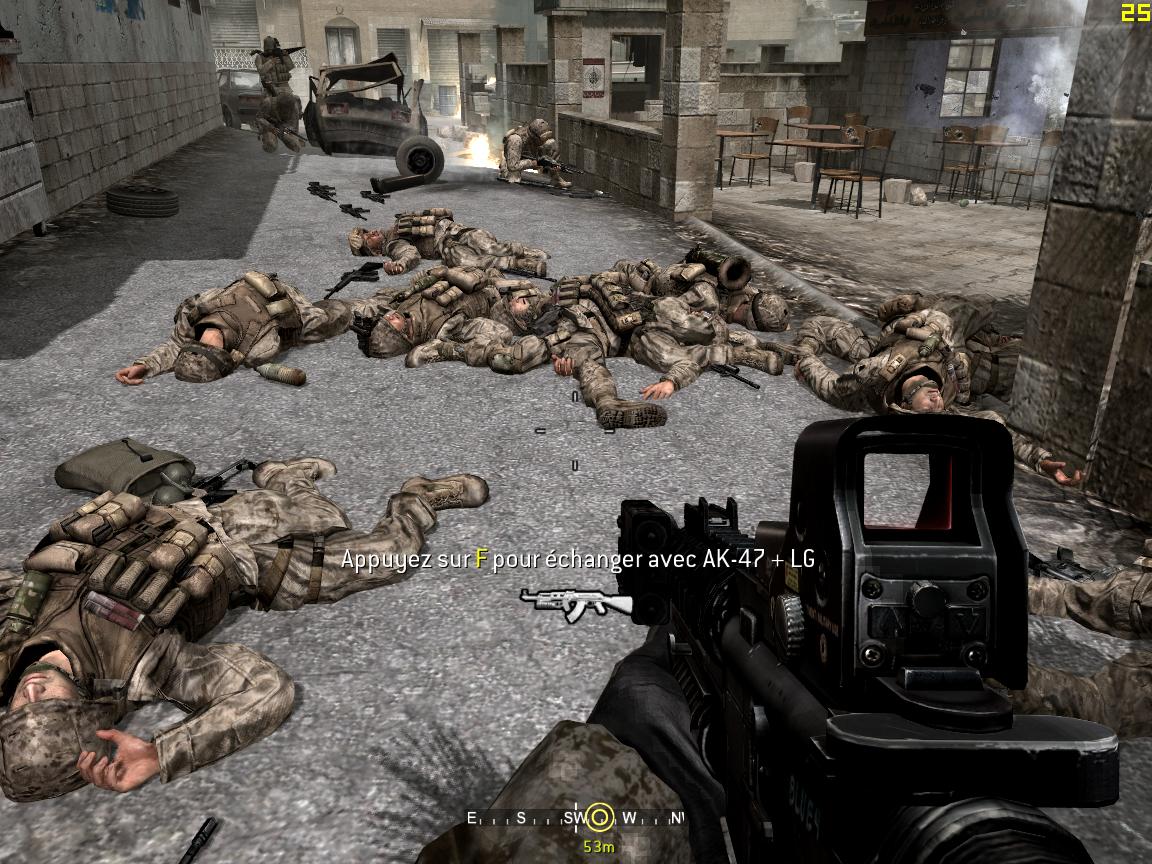Select the AK-47 weapon pickup icon
This screenshot has height=864, width=1152.
pos(576,603)
